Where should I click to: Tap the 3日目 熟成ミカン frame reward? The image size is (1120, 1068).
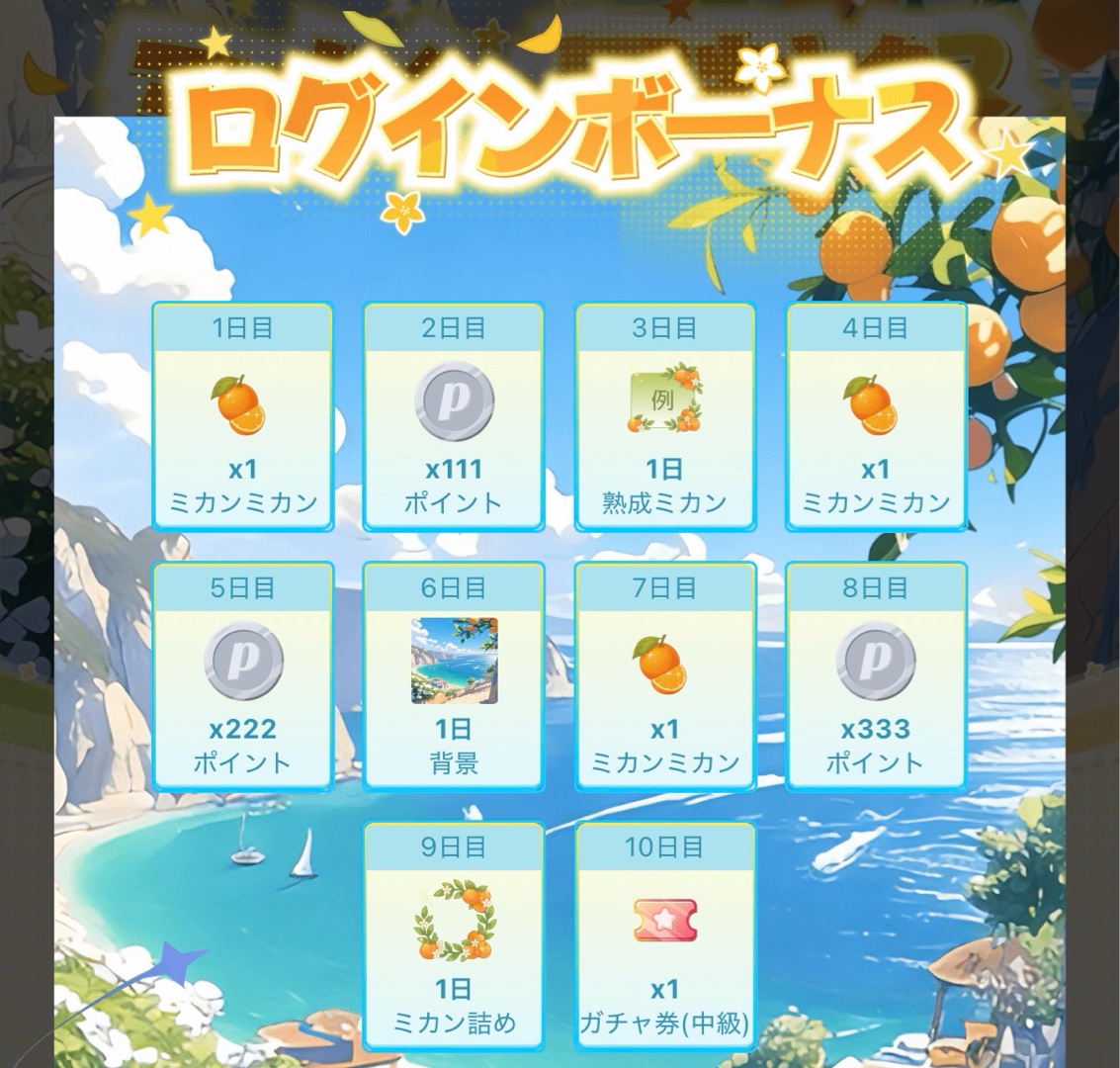664,416
